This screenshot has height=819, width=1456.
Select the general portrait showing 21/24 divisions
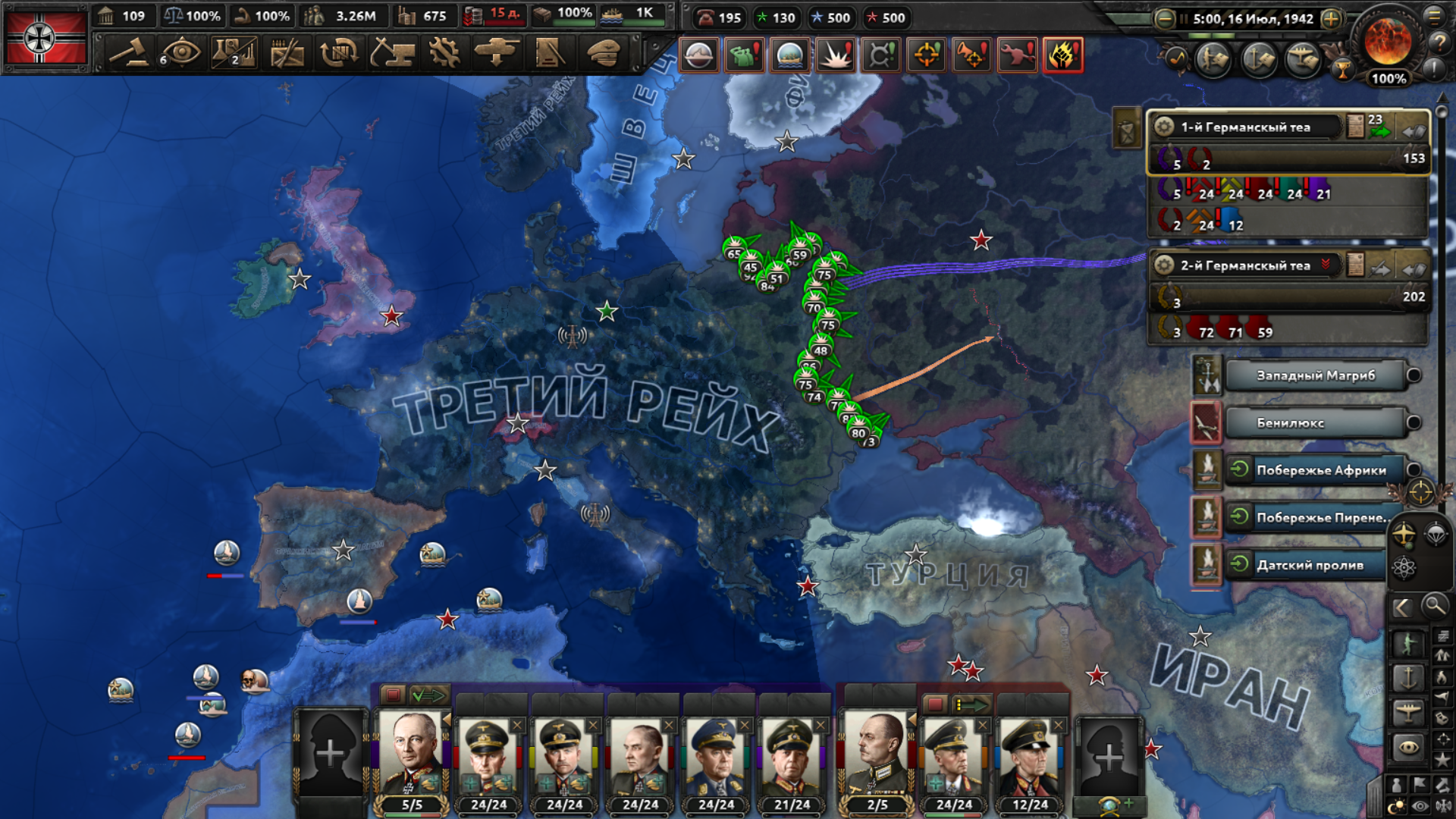(x=791, y=757)
